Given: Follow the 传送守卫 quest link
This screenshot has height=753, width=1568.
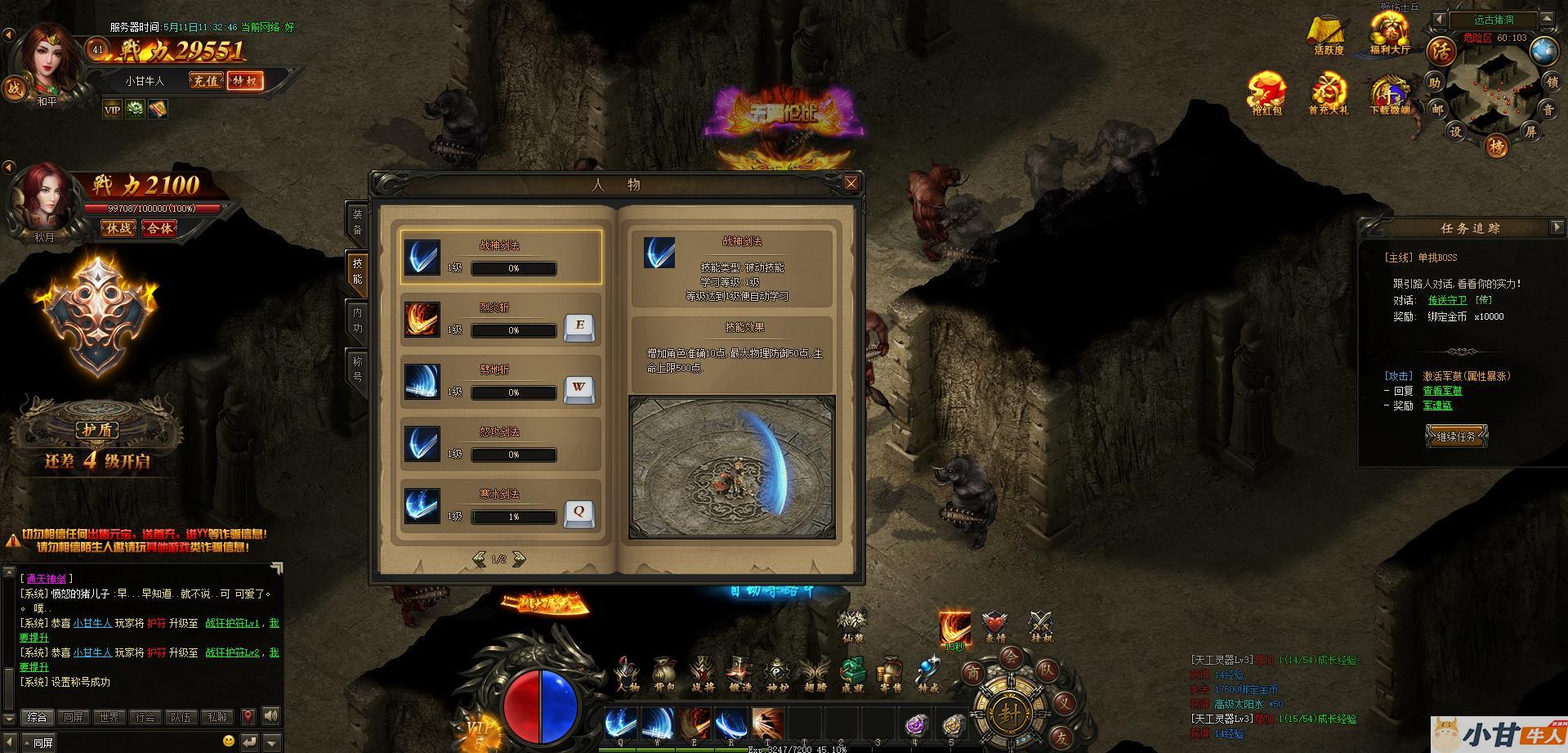Looking at the screenshot, I should pos(1442,301).
